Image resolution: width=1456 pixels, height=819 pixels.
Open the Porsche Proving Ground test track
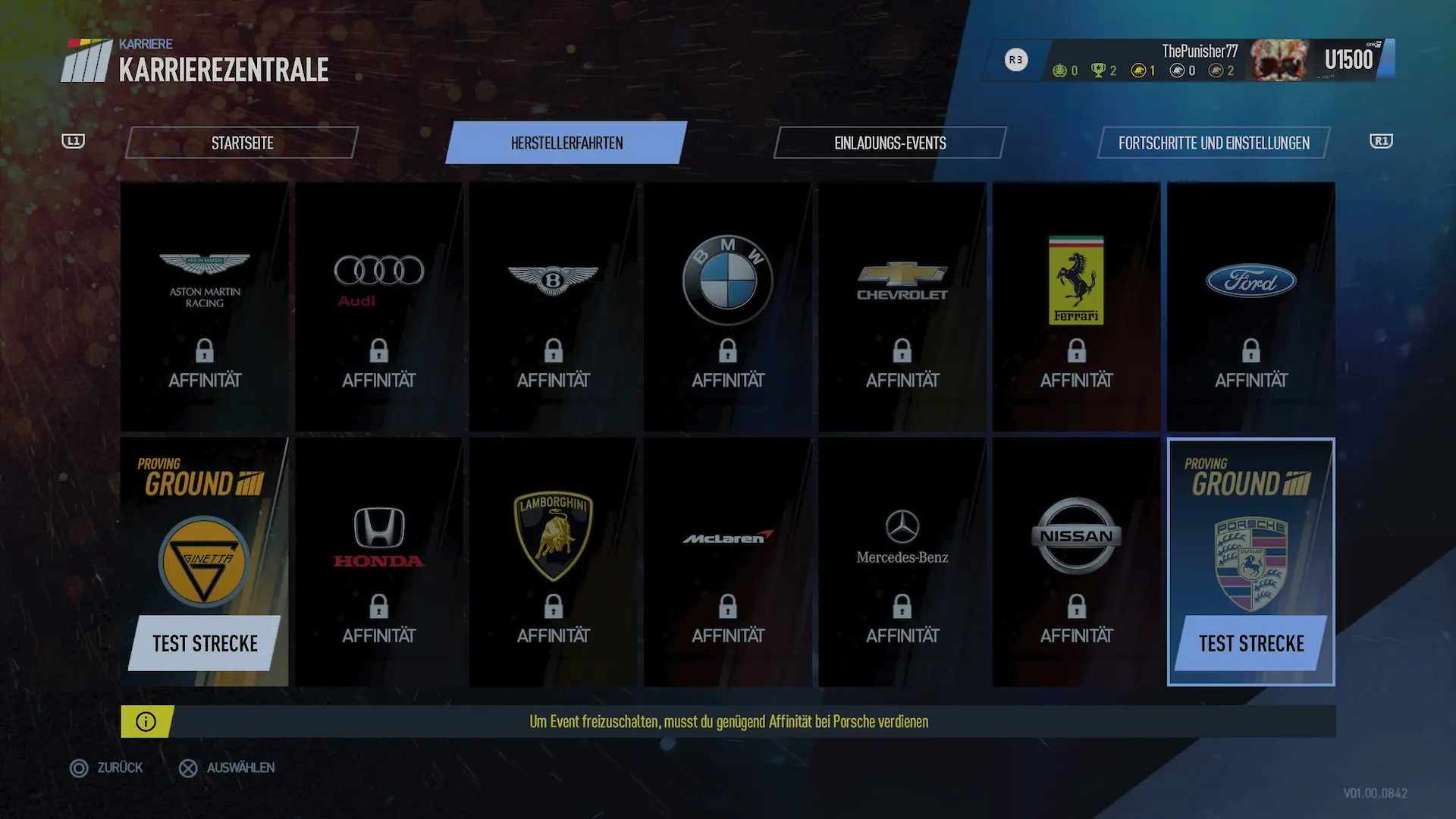[x=1251, y=563]
